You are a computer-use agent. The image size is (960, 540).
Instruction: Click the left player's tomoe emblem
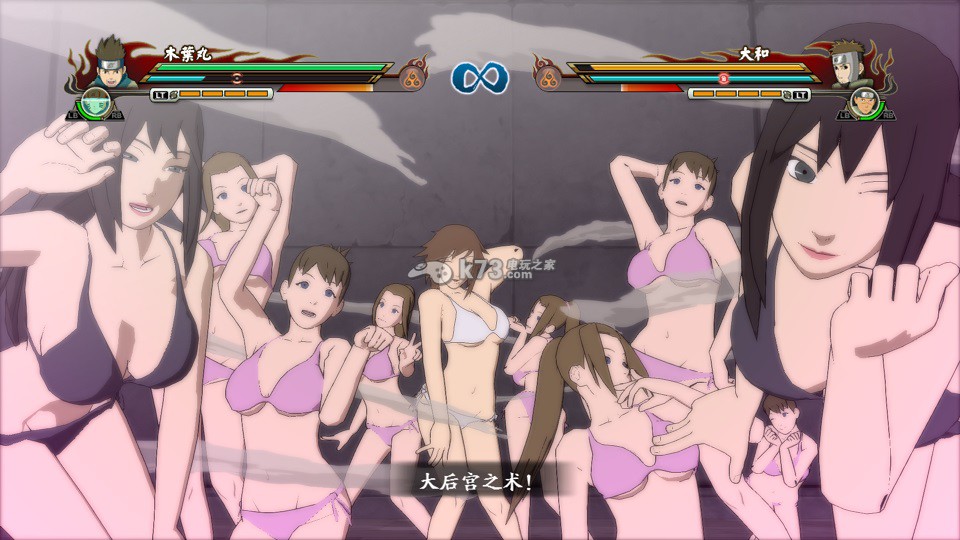pyautogui.click(x=412, y=75)
